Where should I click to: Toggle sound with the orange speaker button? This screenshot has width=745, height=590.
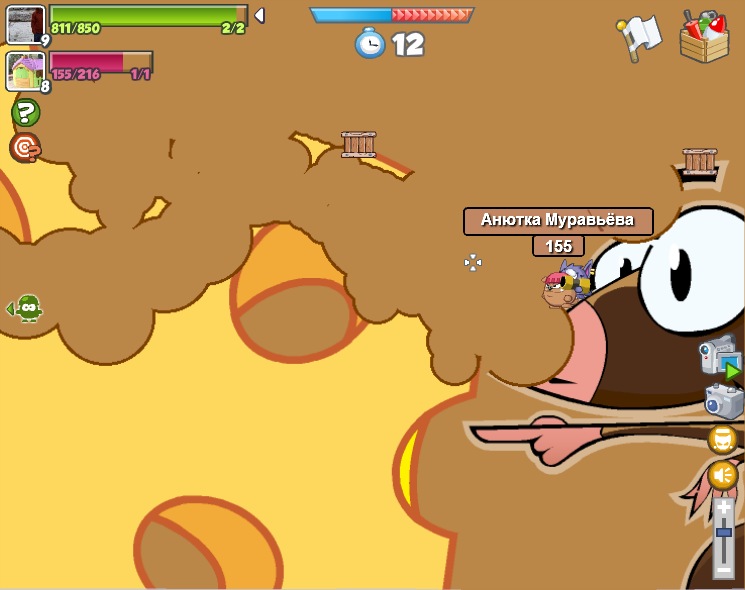tap(723, 475)
